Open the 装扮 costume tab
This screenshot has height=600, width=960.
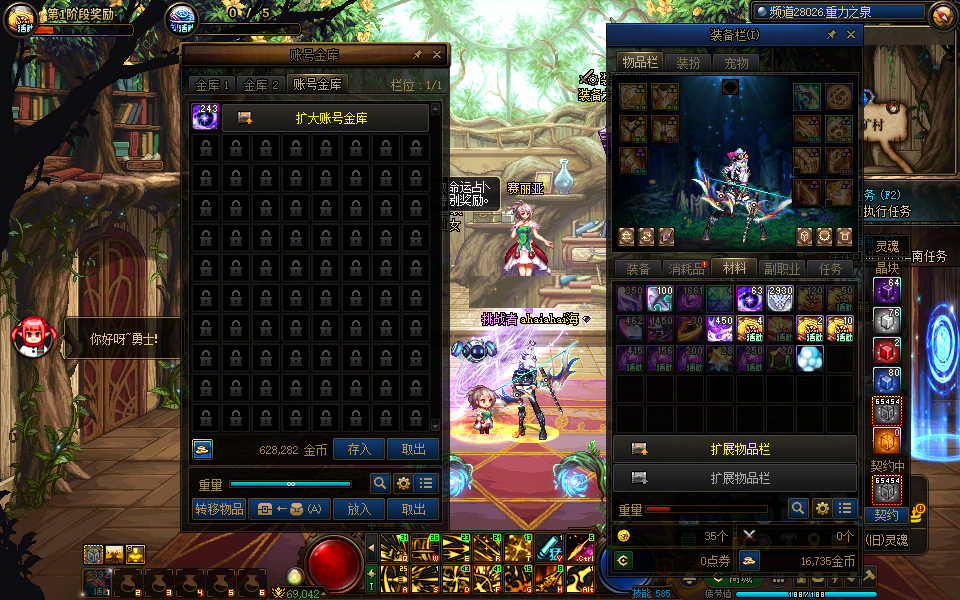(x=688, y=62)
